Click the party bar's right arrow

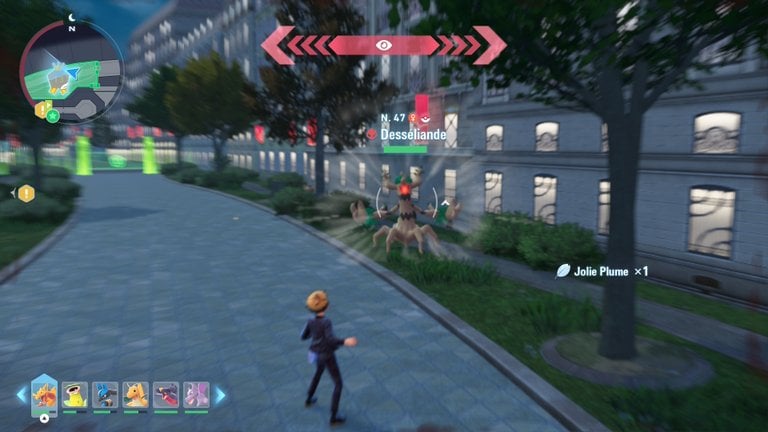pos(220,396)
